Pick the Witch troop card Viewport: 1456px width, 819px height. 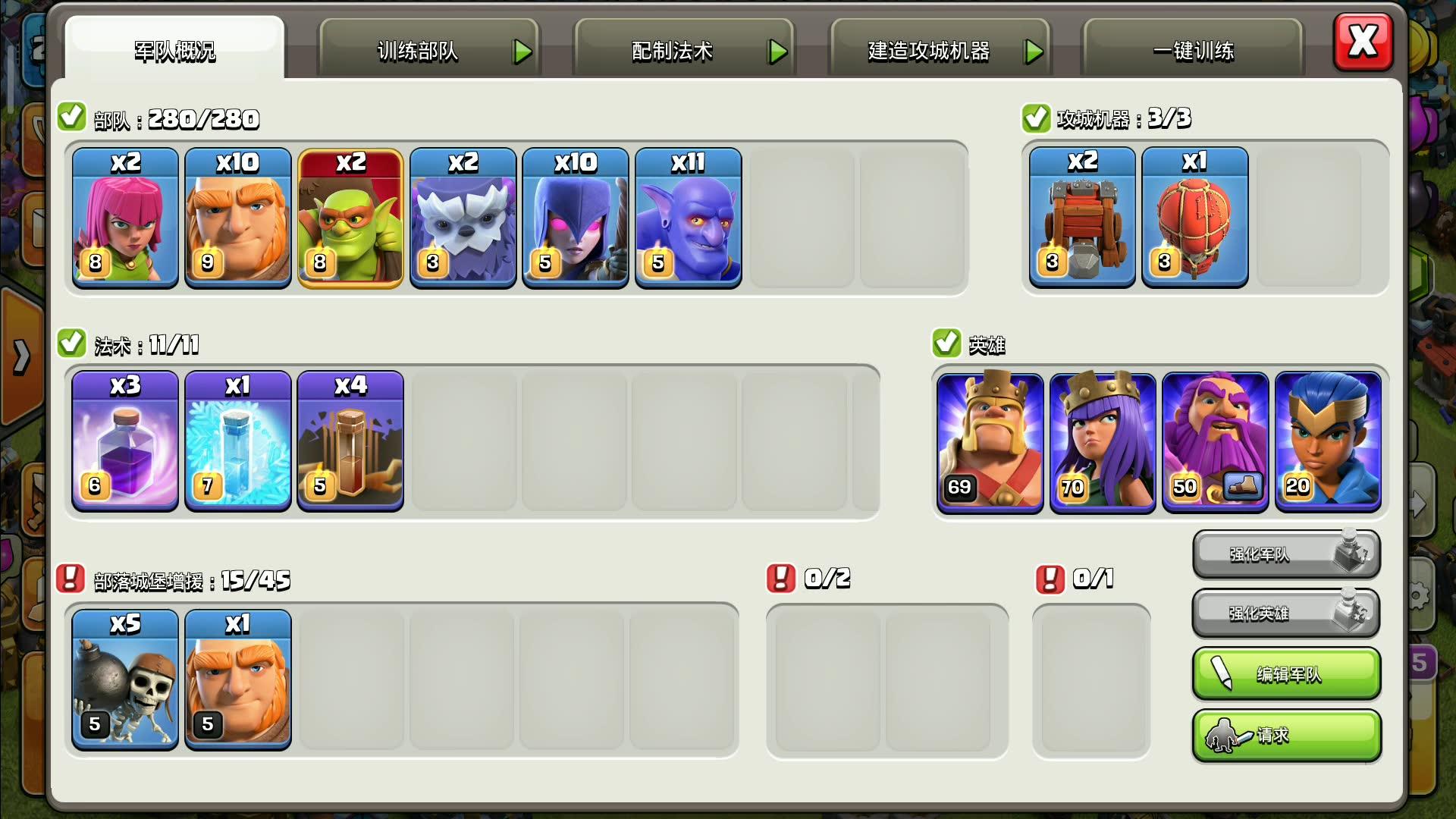pos(576,218)
